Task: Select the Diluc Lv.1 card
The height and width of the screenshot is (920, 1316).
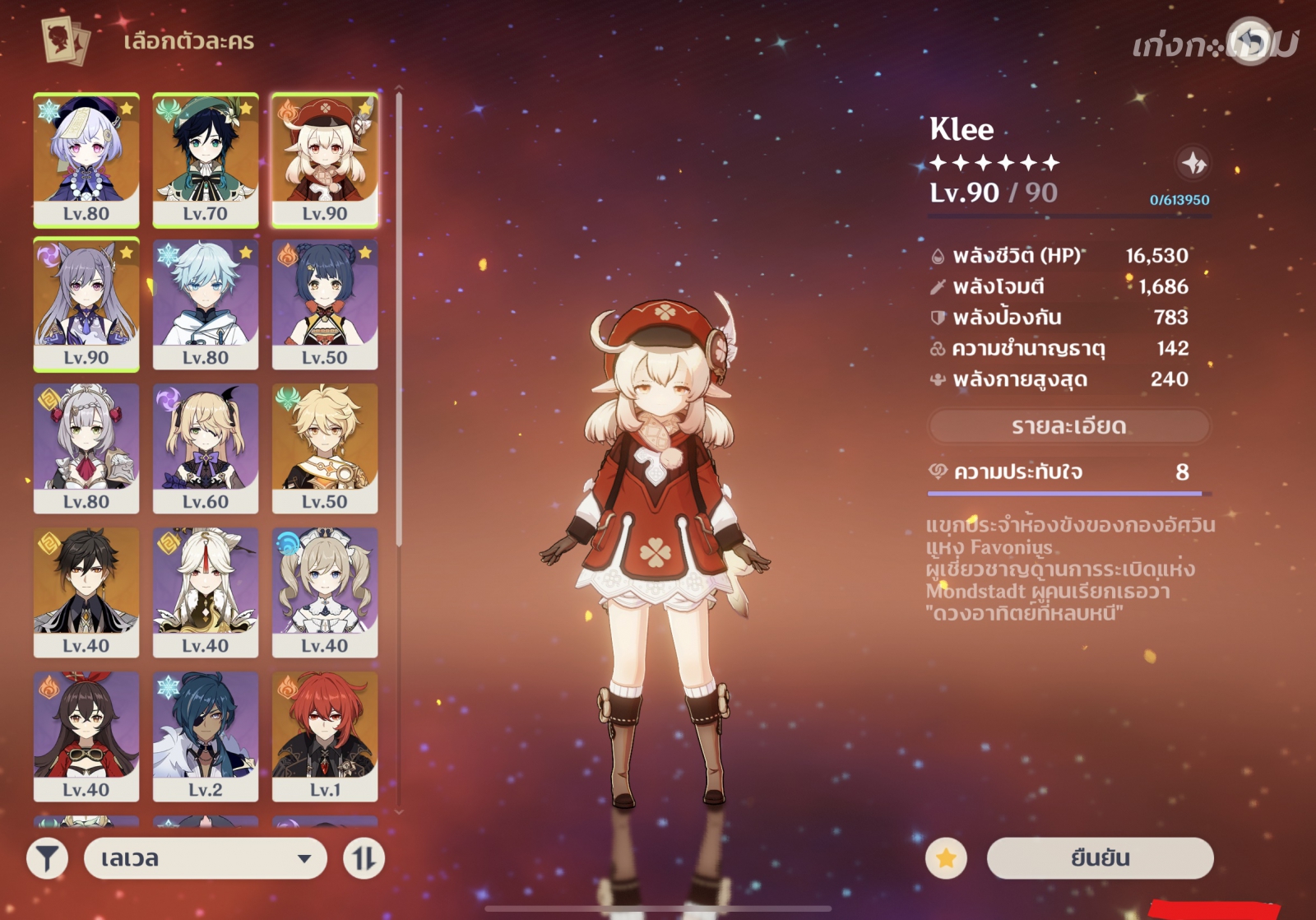Action: click(x=325, y=736)
